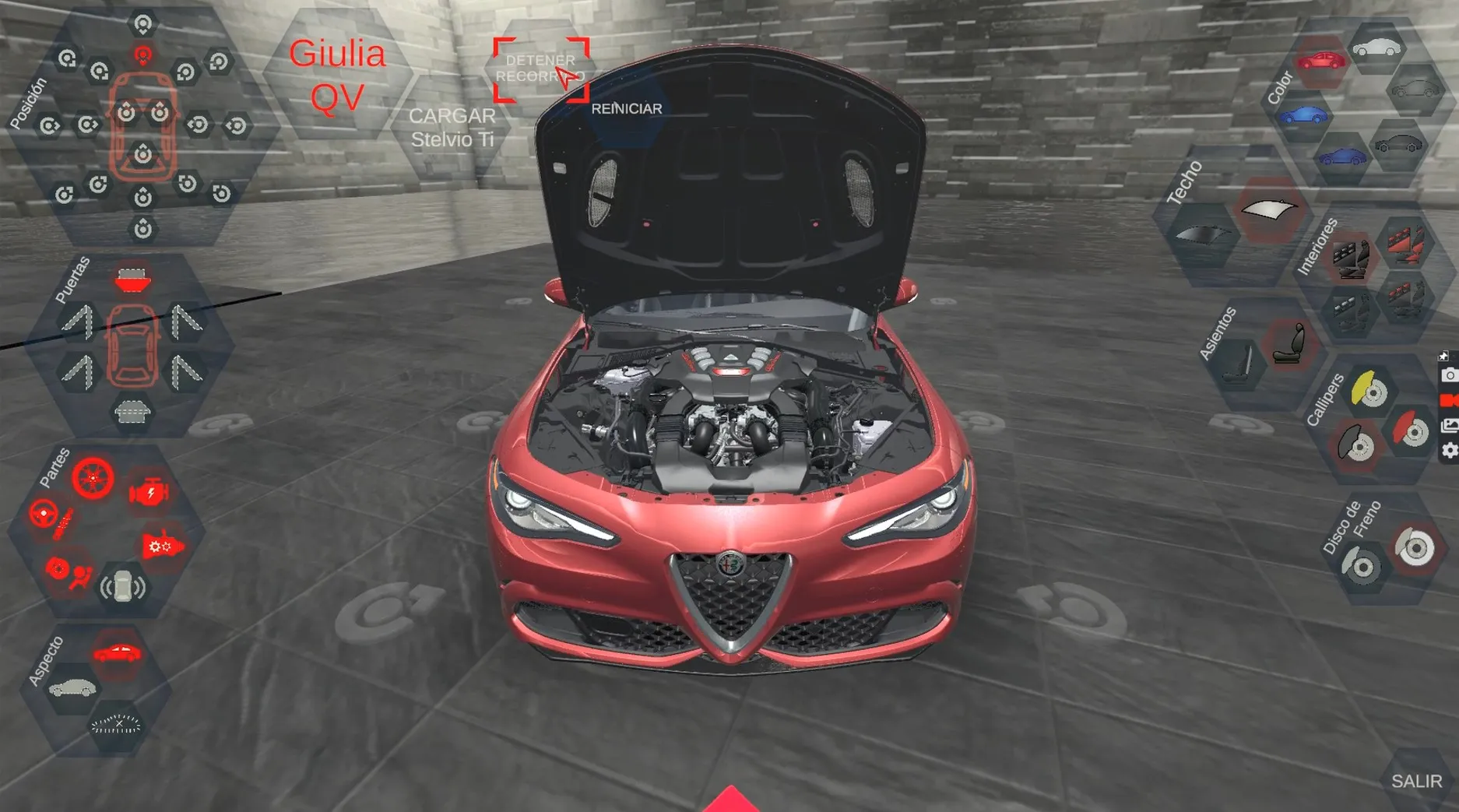
Task: Click the camera screenshot icon in right sidebar
Action: pyautogui.click(x=1449, y=376)
